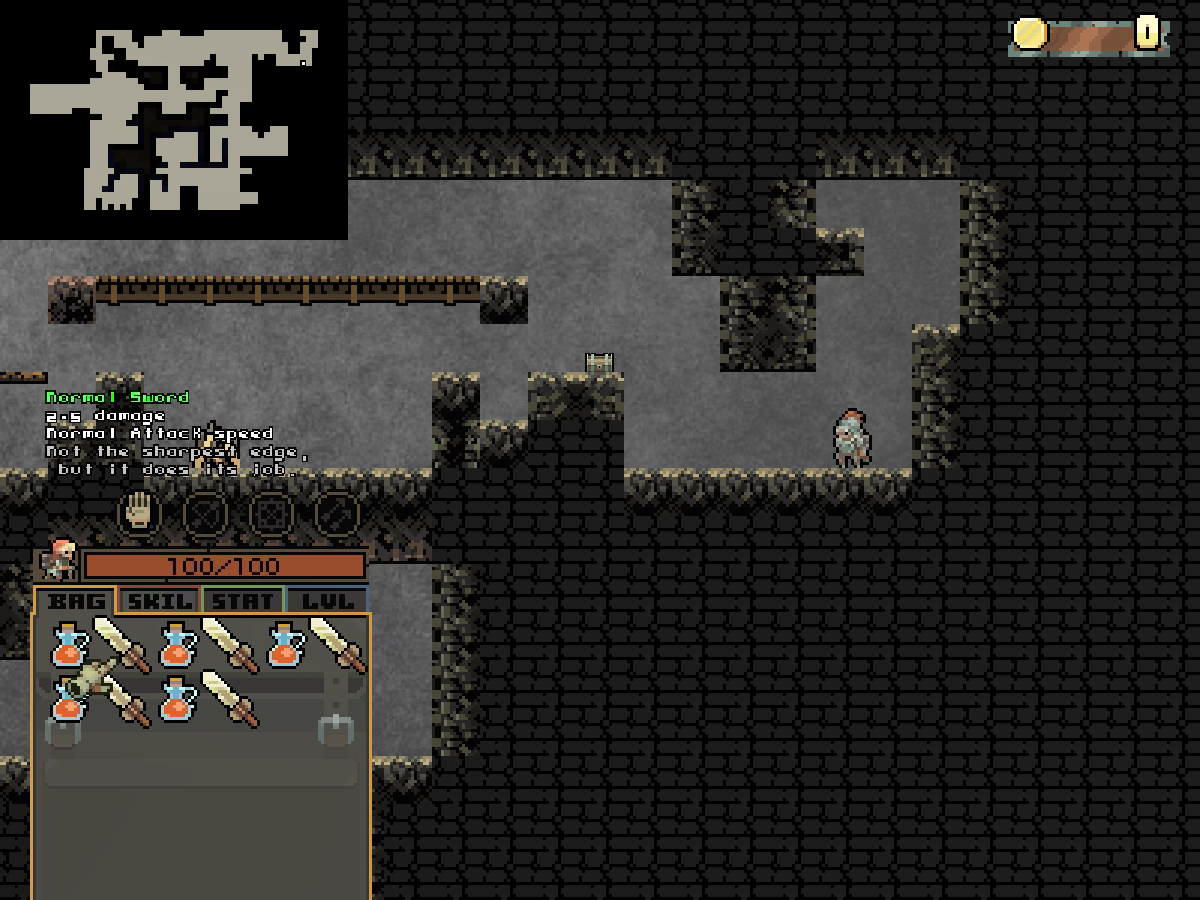The width and height of the screenshot is (1200, 900).
Task: Click the dungeon minimap
Action: pyautogui.click(x=174, y=120)
